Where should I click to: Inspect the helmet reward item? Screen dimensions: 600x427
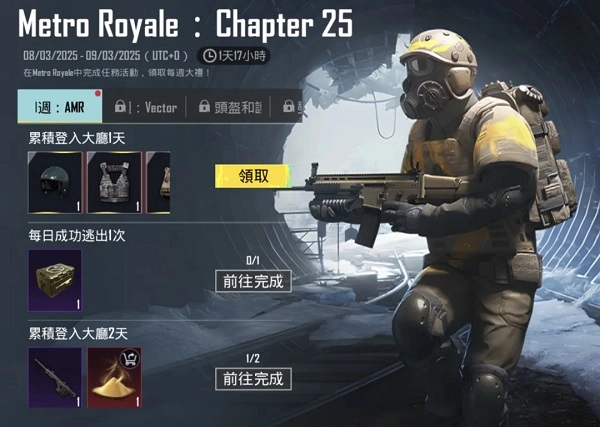pos(54,182)
